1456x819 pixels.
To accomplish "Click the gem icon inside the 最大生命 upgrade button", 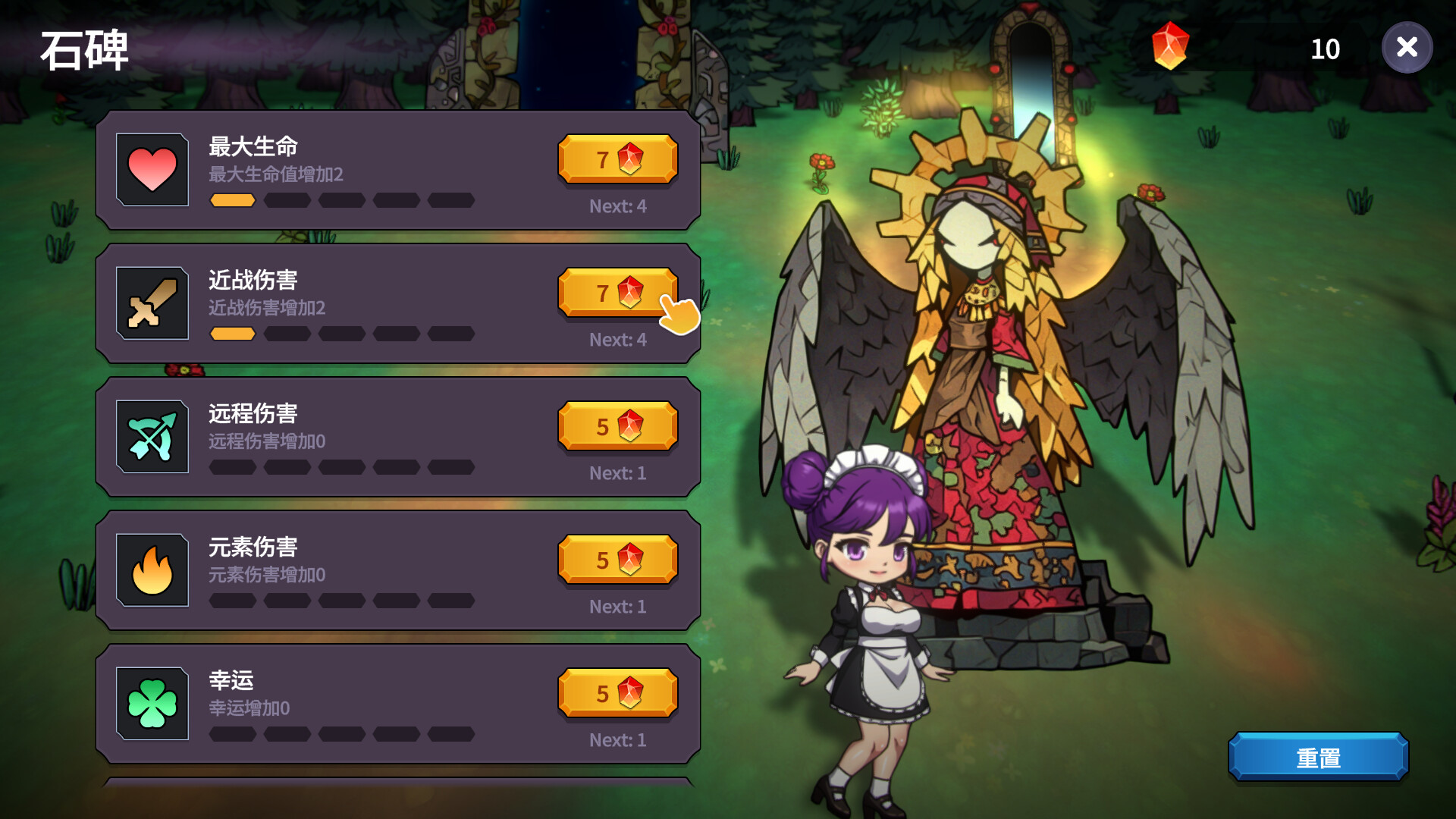I will pos(632,158).
